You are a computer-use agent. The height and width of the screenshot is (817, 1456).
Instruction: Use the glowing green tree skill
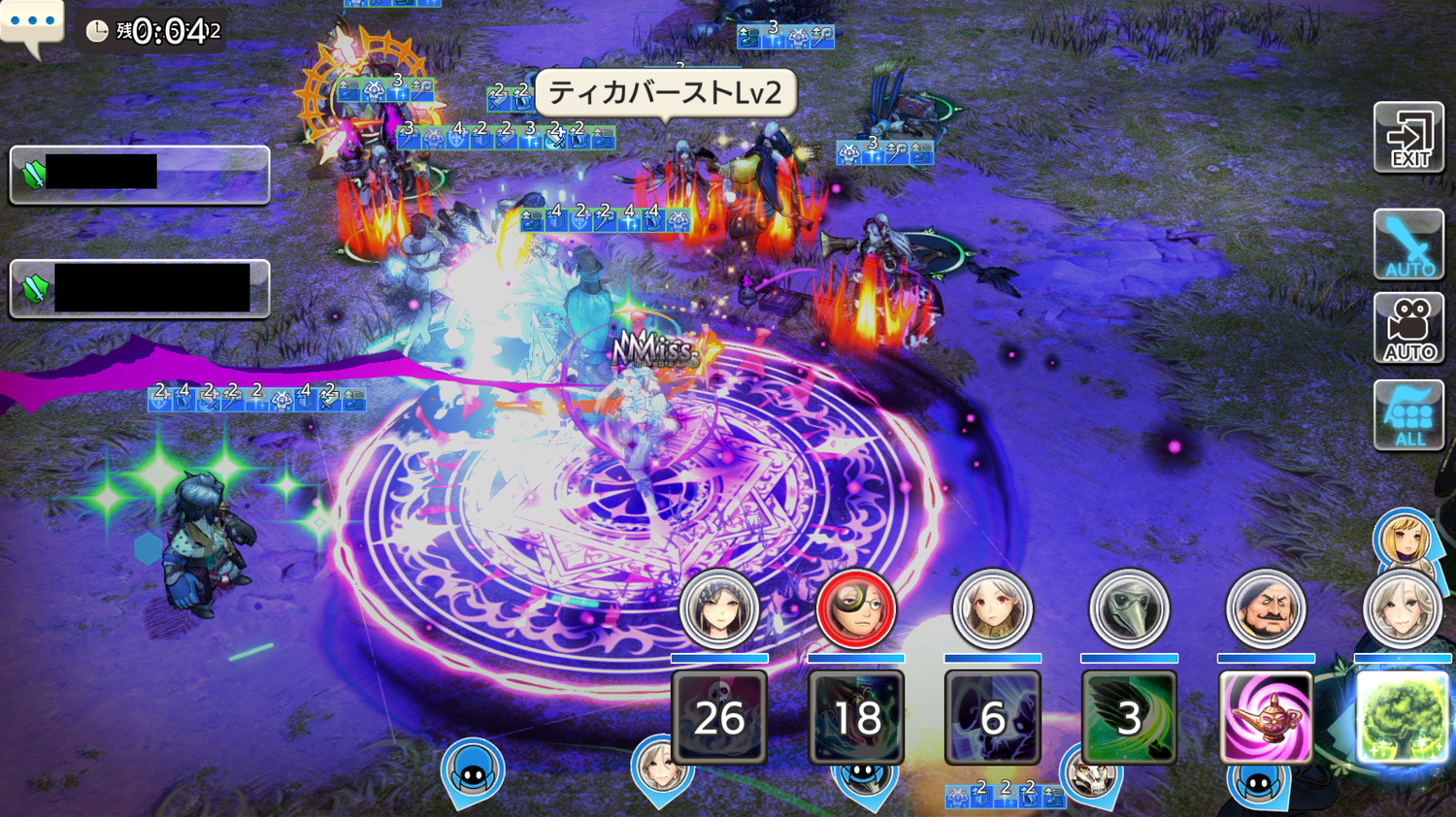click(1402, 717)
